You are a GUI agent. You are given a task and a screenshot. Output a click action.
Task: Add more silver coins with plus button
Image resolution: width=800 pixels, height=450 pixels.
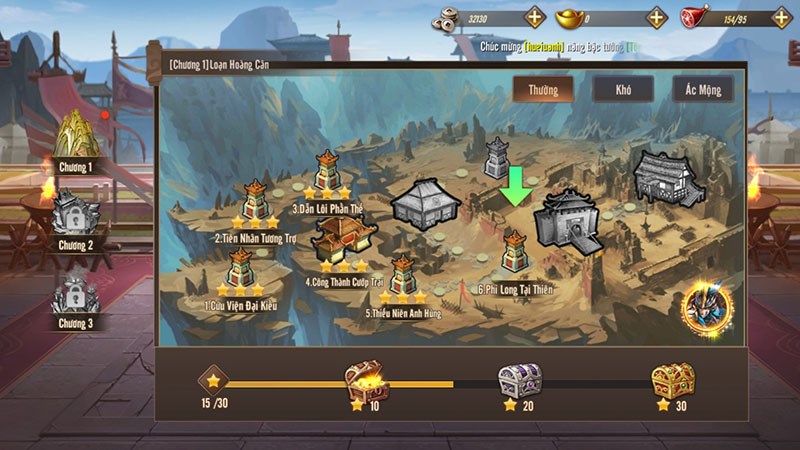pyautogui.click(x=535, y=17)
